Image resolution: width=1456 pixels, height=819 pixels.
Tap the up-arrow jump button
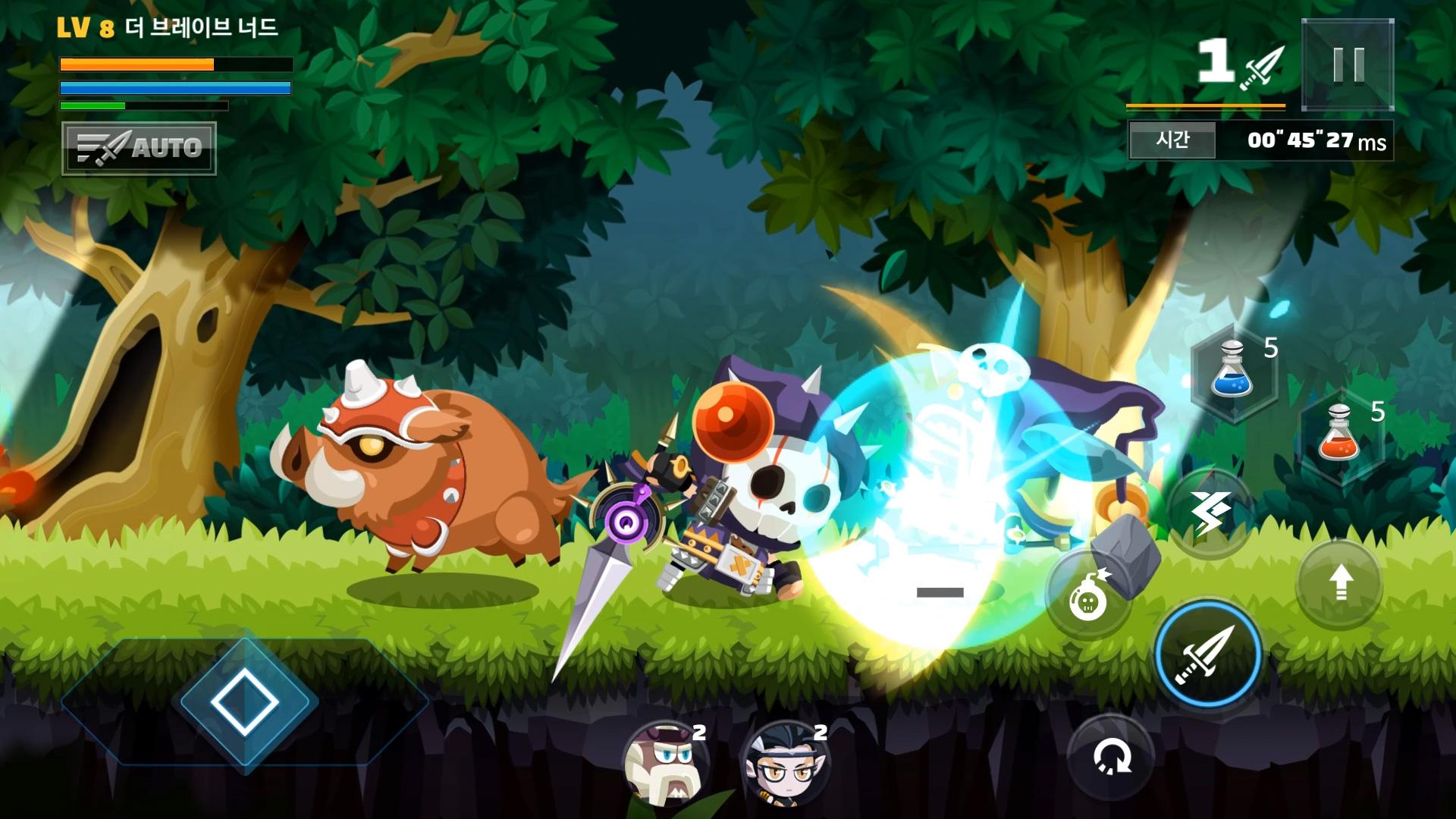click(1340, 583)
